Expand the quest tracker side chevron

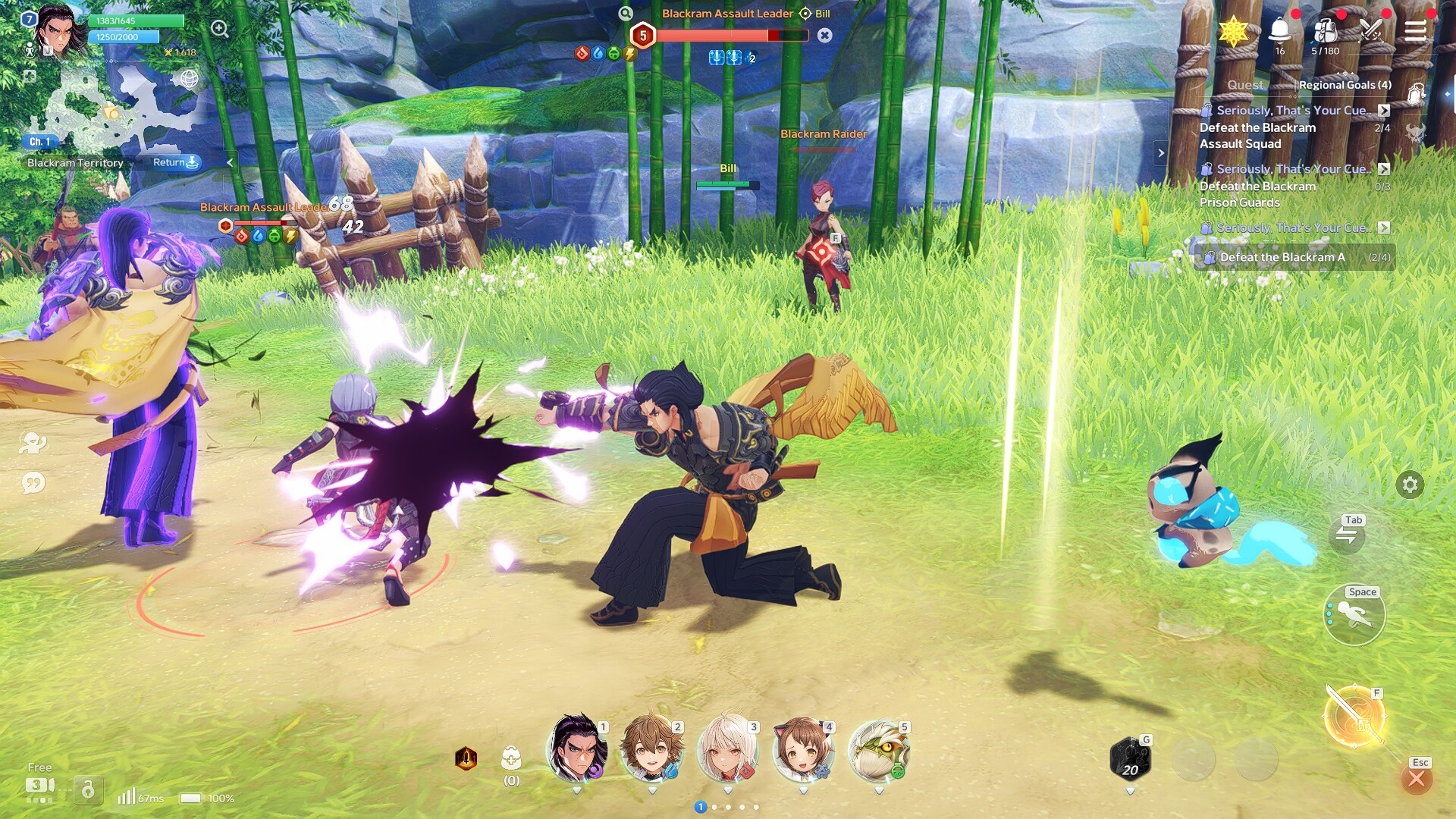(1161, 152)
